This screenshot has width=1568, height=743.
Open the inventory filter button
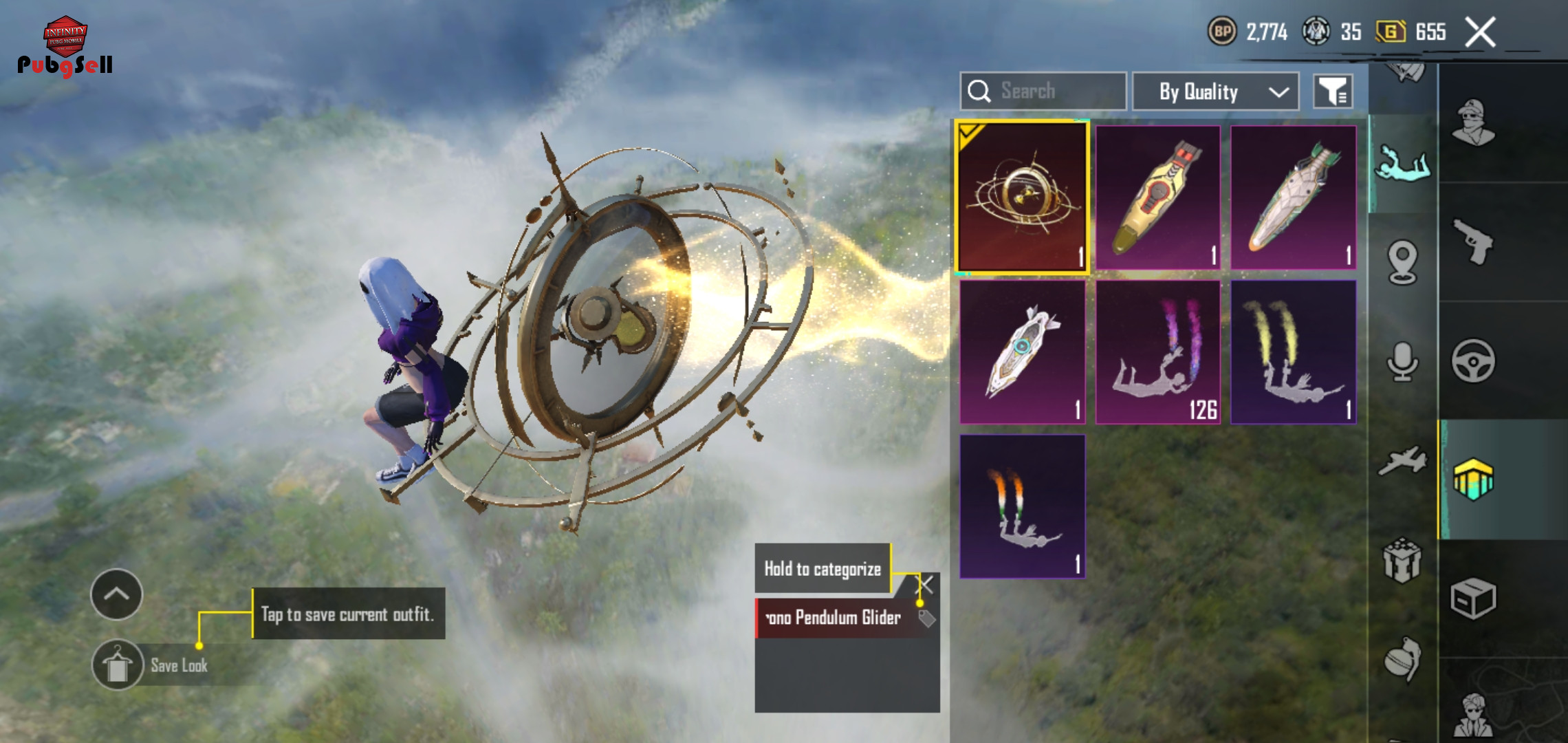pyautogui.click(x=1333, y=91)
